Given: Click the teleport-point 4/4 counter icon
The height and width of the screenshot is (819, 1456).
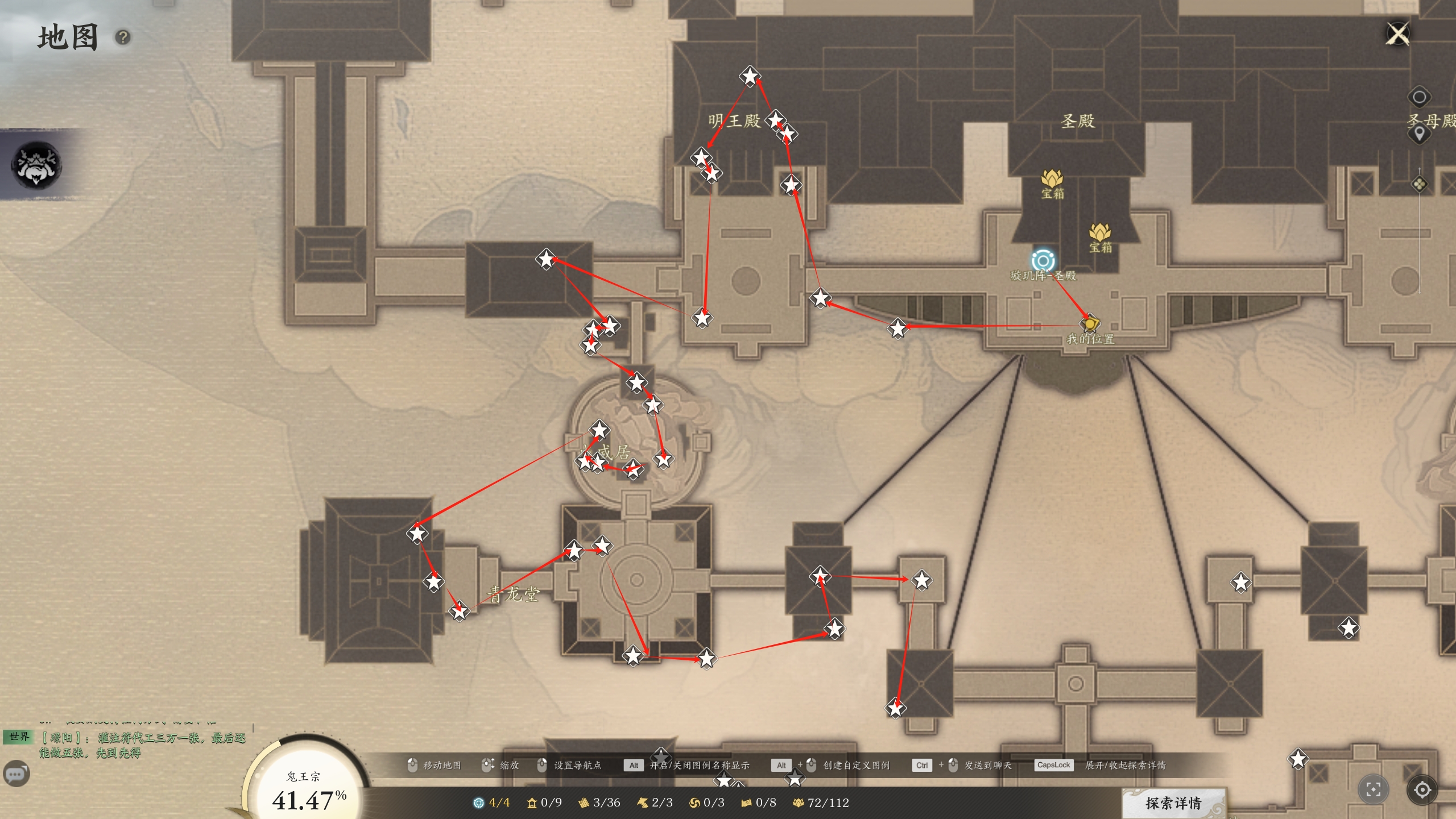Looking at the screenshot, I should 479,803.
